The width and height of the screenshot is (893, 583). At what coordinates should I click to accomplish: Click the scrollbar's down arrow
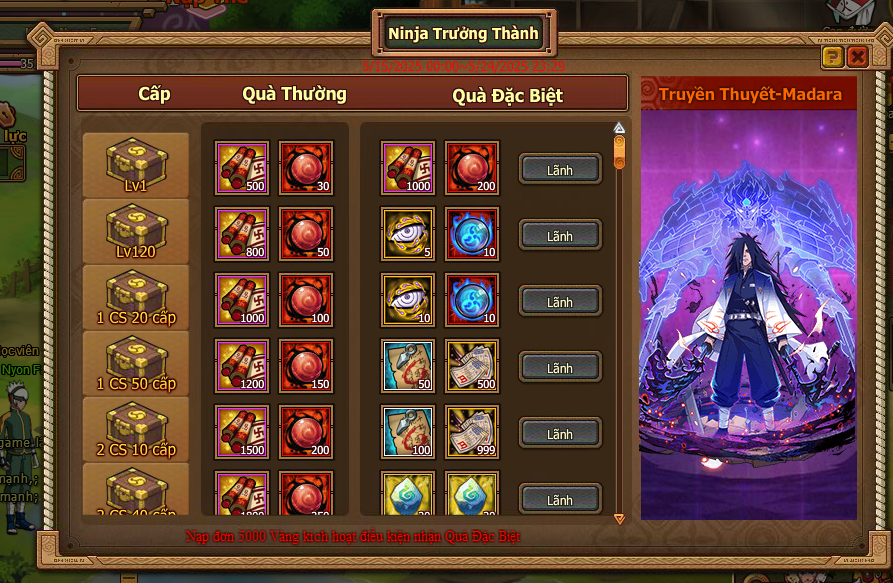click(x=619, y=518)
